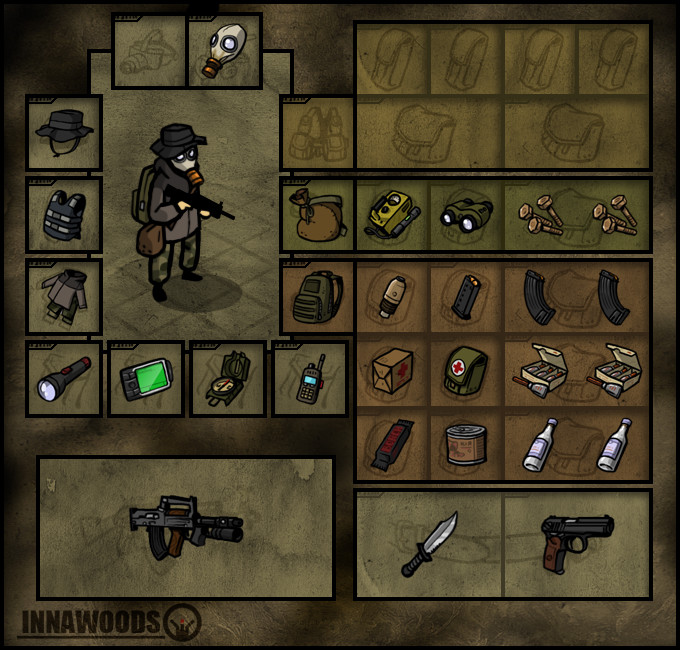Viewport: 680px width, 650px height.
Task: Select the tan satchel bag slot
Action: (x=317, y=215)
